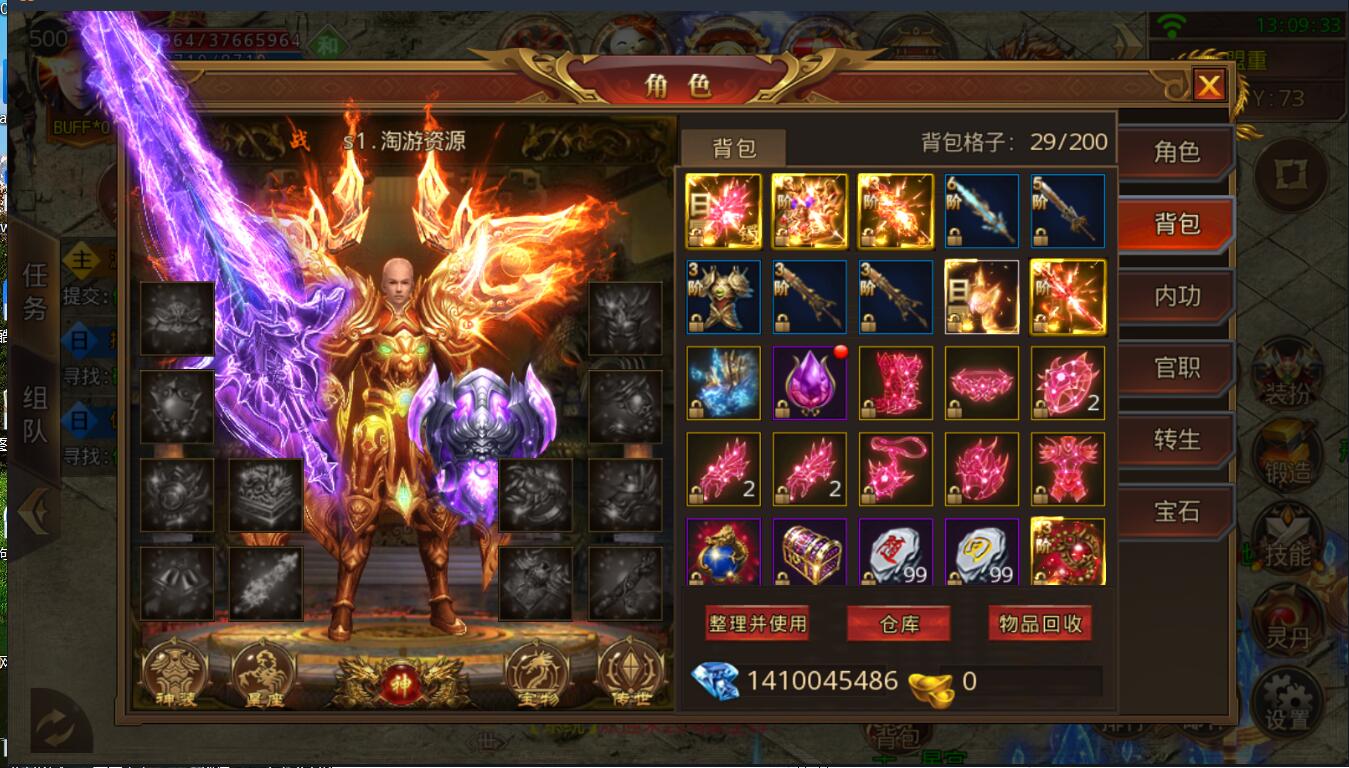Open the 仓库 warehouse
The image size is (1349, 768).
(x=899, y=624)
